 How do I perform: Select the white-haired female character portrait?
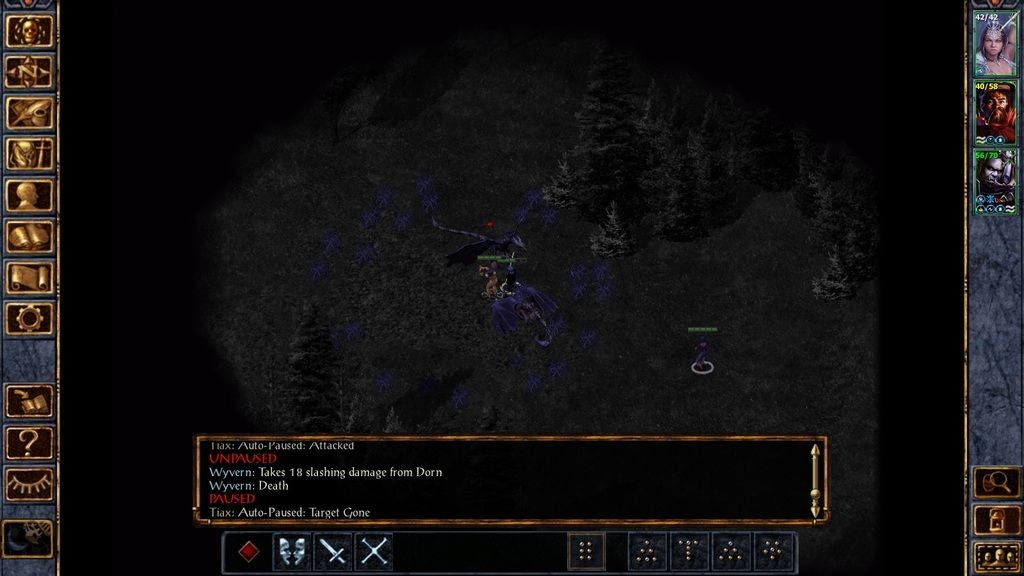[x=995, y=44]
